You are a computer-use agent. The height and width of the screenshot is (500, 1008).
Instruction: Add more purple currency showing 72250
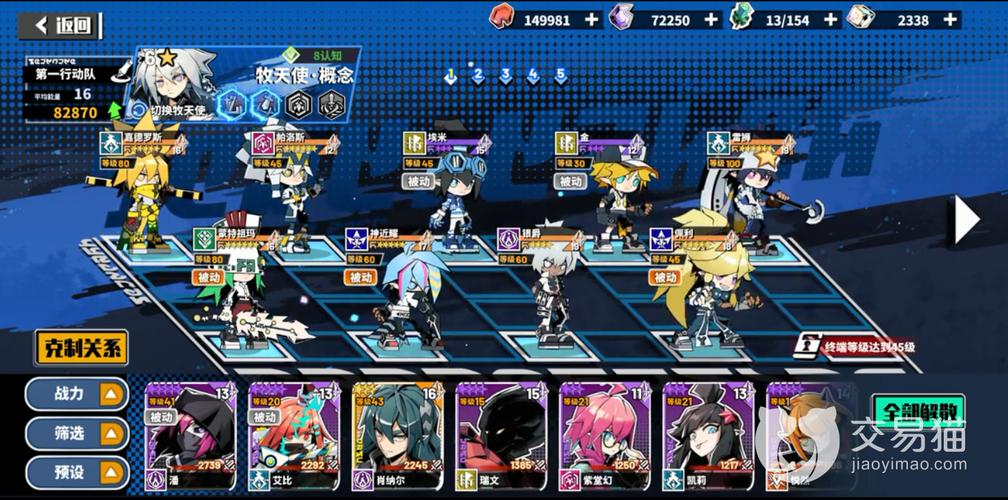pyautogui.click(x=711, y=19)
